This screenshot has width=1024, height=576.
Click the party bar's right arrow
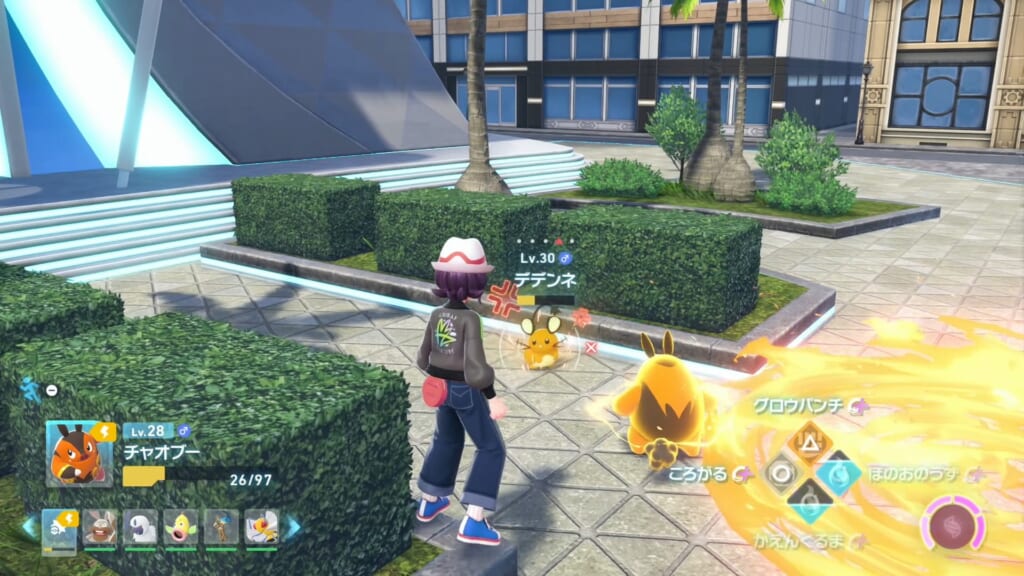pos(293,527)
